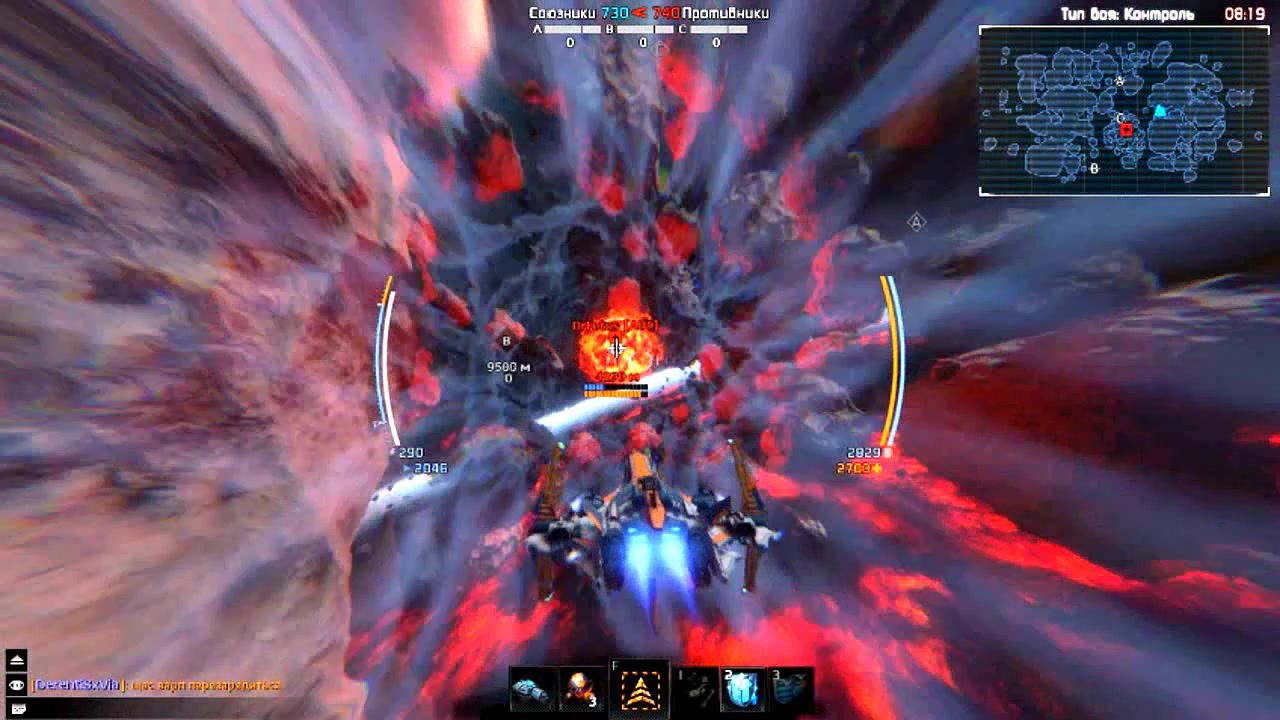This screenshot has width=1280, height=720.
Task: Activate the glowing blue shield module
Action: 743,689
